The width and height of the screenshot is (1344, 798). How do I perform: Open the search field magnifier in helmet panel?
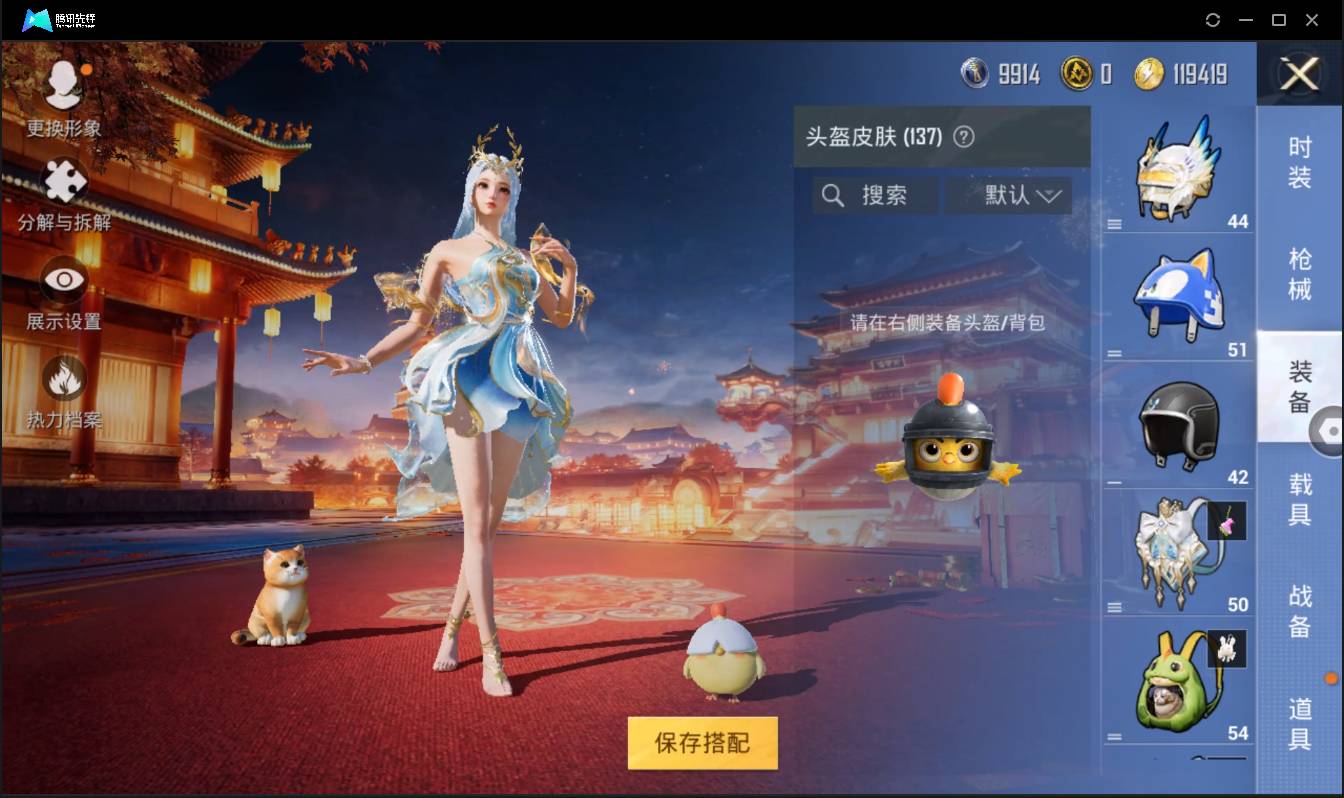point(833,195)
